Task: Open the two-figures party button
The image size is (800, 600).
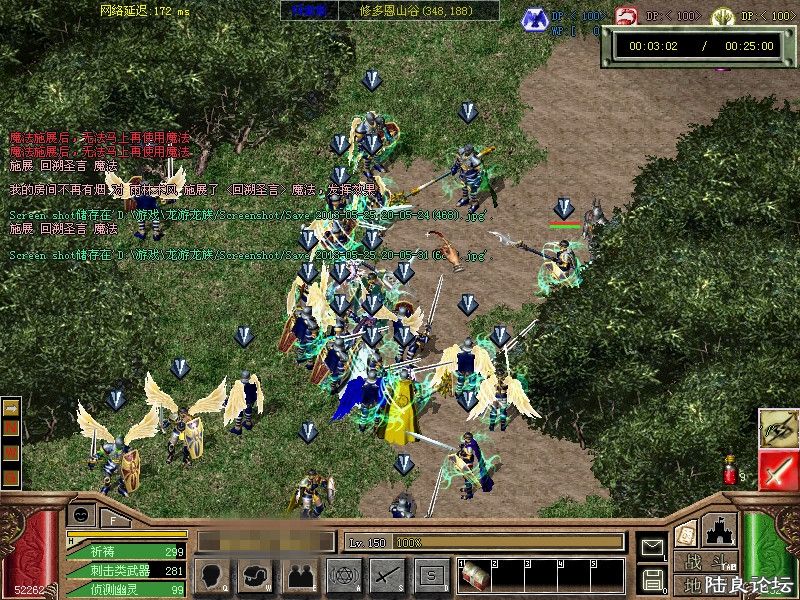Action: 300,575
